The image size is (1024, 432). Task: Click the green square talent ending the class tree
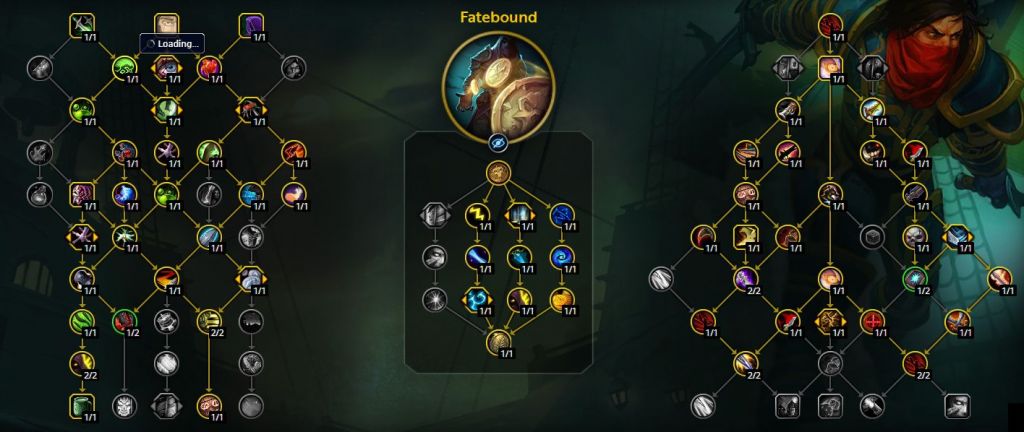click(82, 405)
